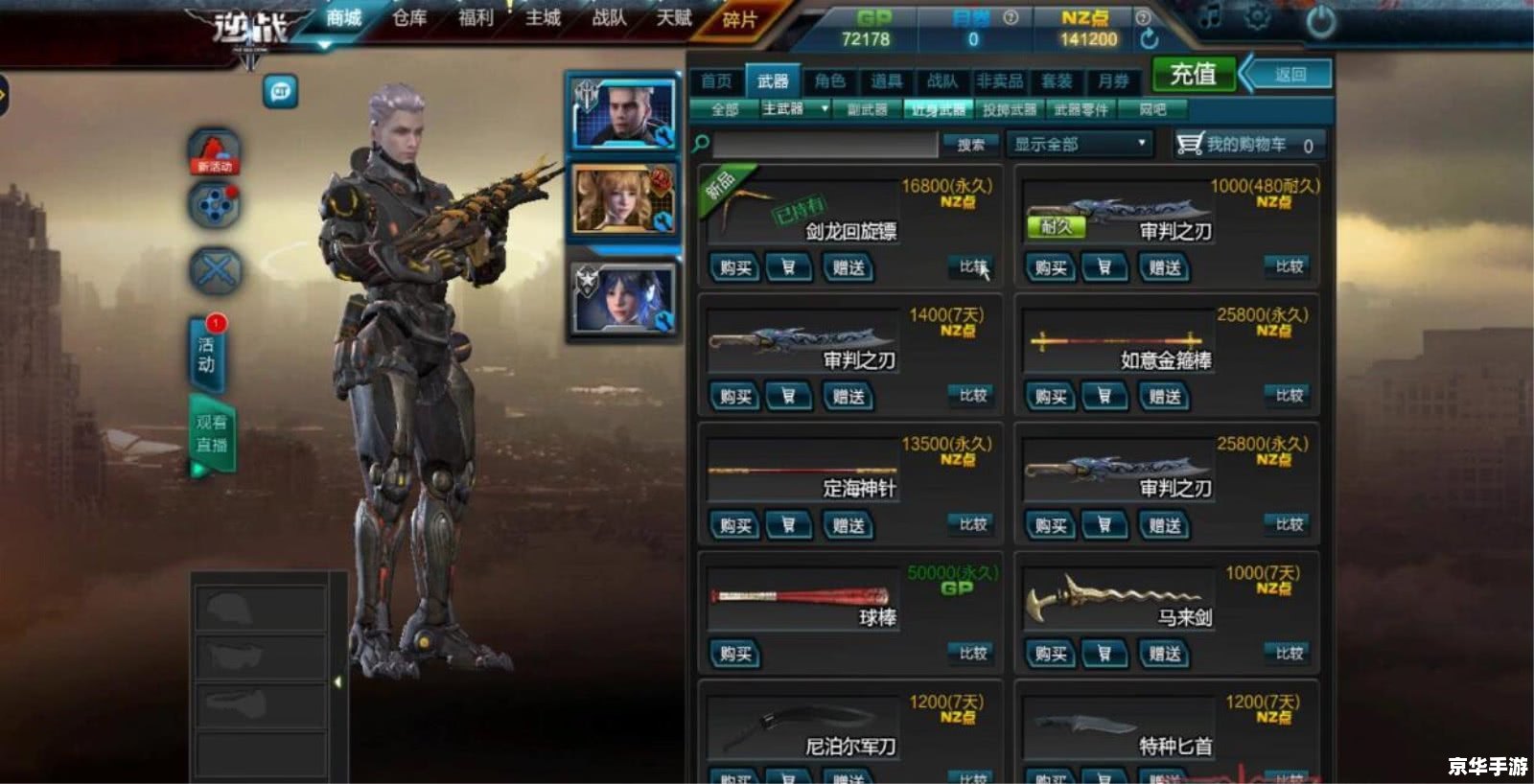This screenshot has height=784, width=1534.
Task: Switch to the 角色 character tab
Action: (829, 81)
